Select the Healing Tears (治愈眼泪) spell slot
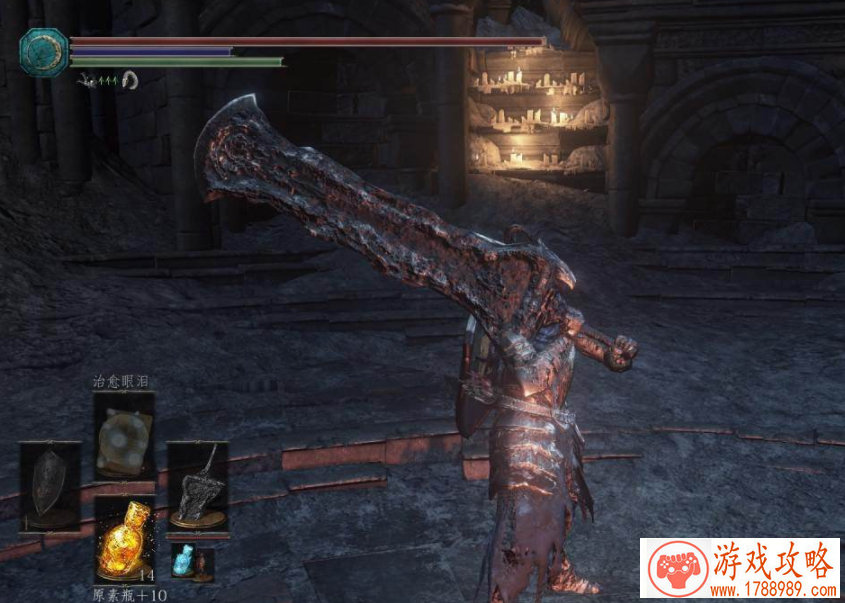This screenshot has height=603, width=845. coord(124,436)
